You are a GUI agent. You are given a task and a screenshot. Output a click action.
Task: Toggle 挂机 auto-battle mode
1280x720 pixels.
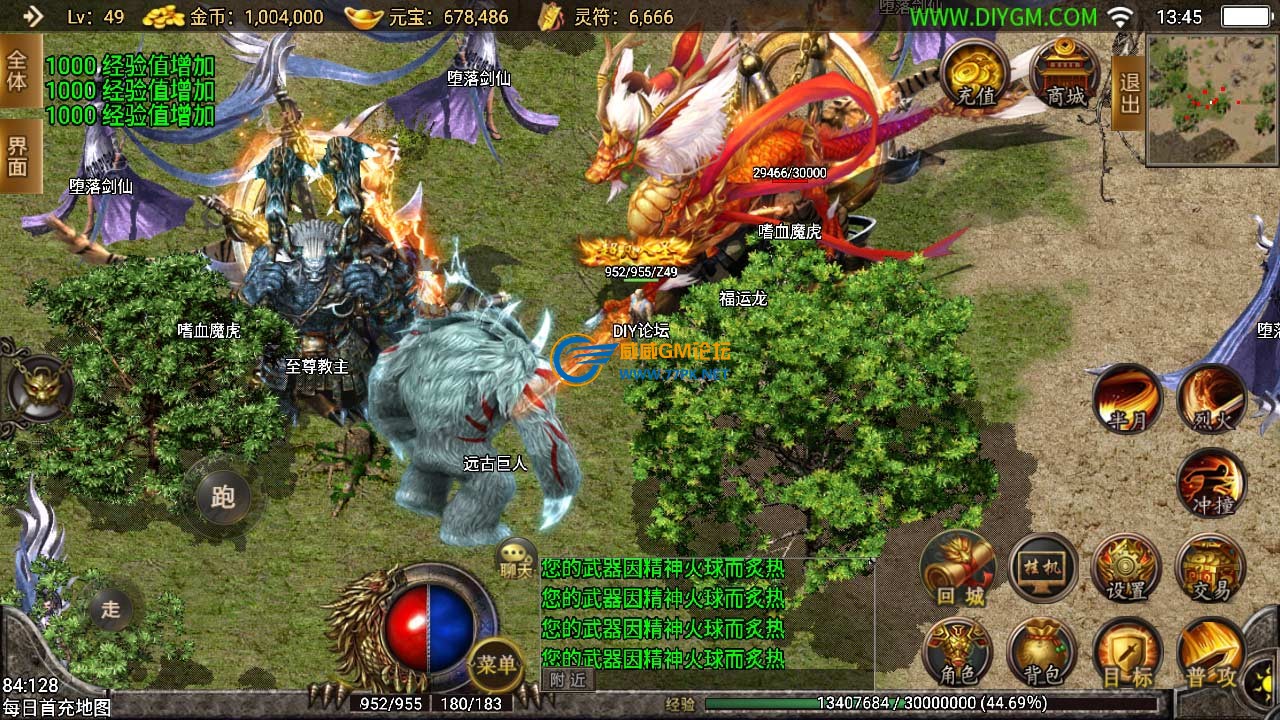pos(1043,568)
